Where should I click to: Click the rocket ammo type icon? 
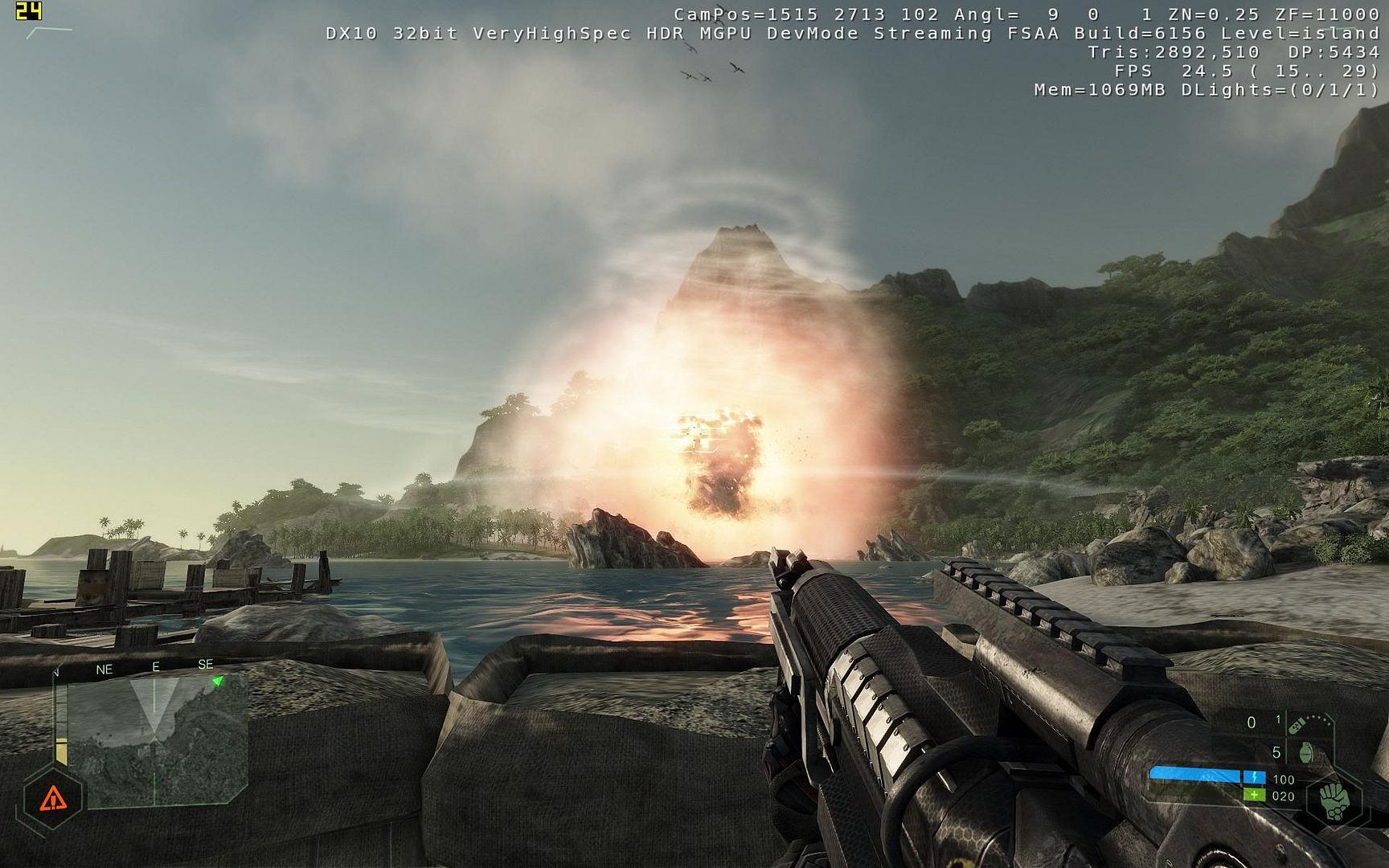click(x=1296, y=726)
